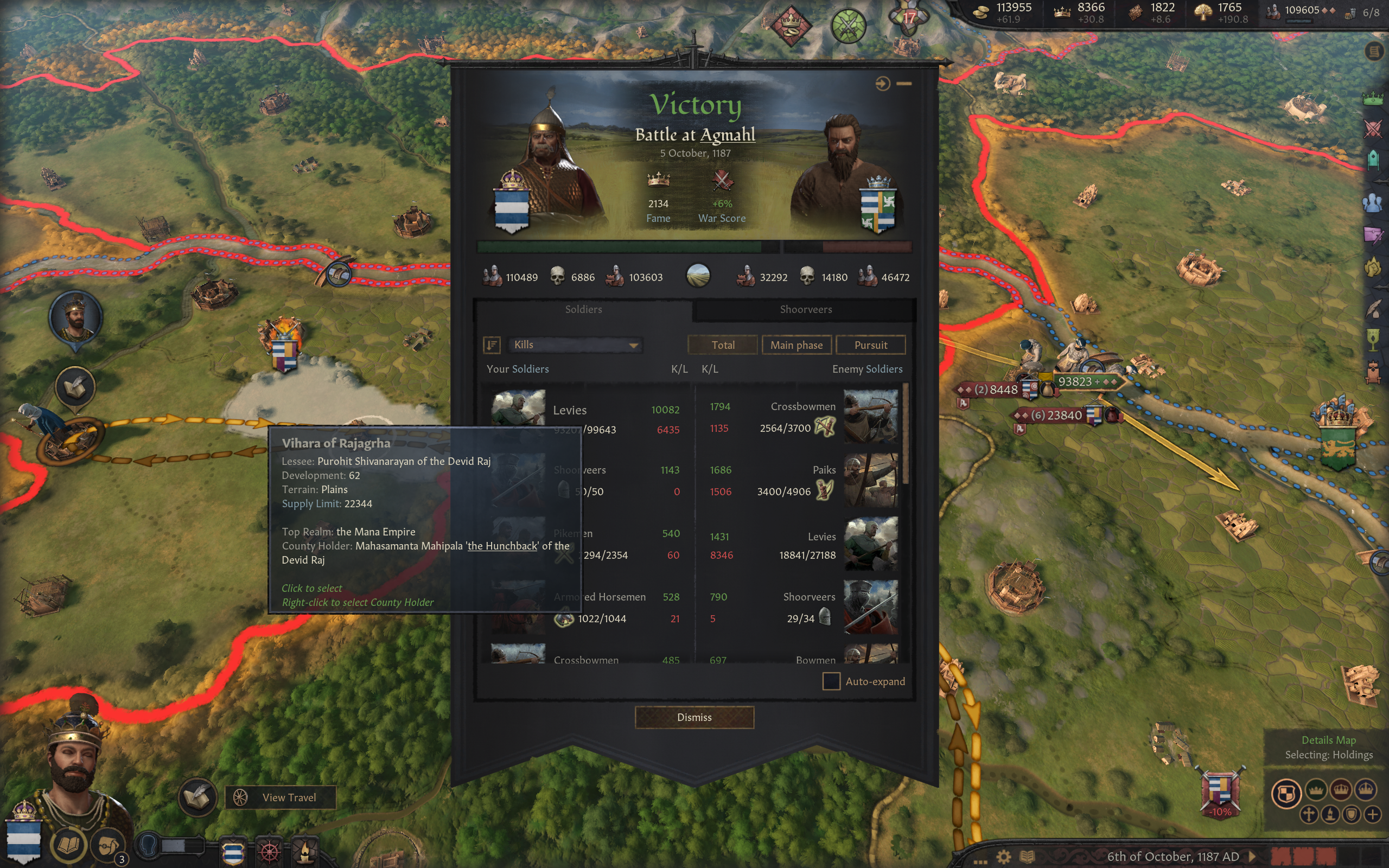The image size is (1389, 868).
Task: Filter stats by Pursuit phase
Action: click(870, 345)
